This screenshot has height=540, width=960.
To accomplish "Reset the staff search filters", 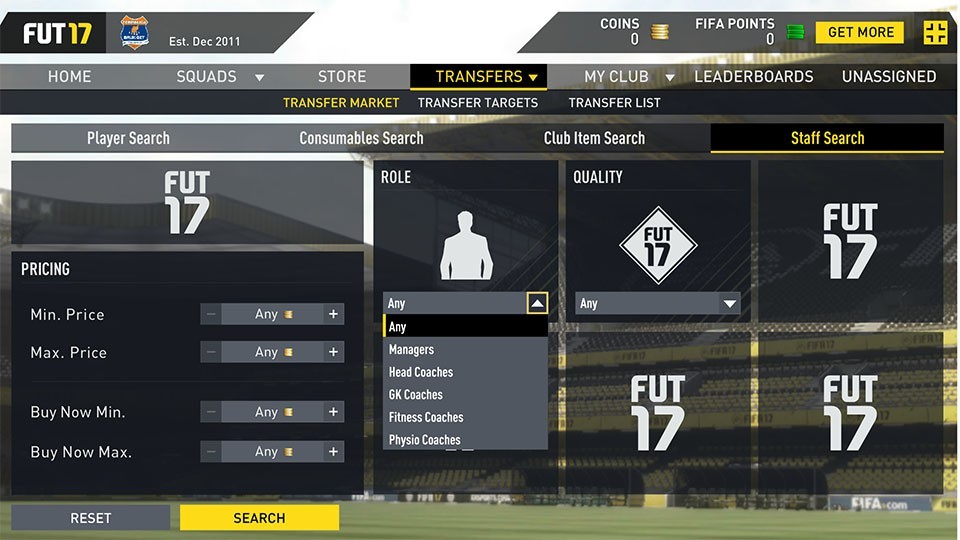I will [x=90, y=518].
